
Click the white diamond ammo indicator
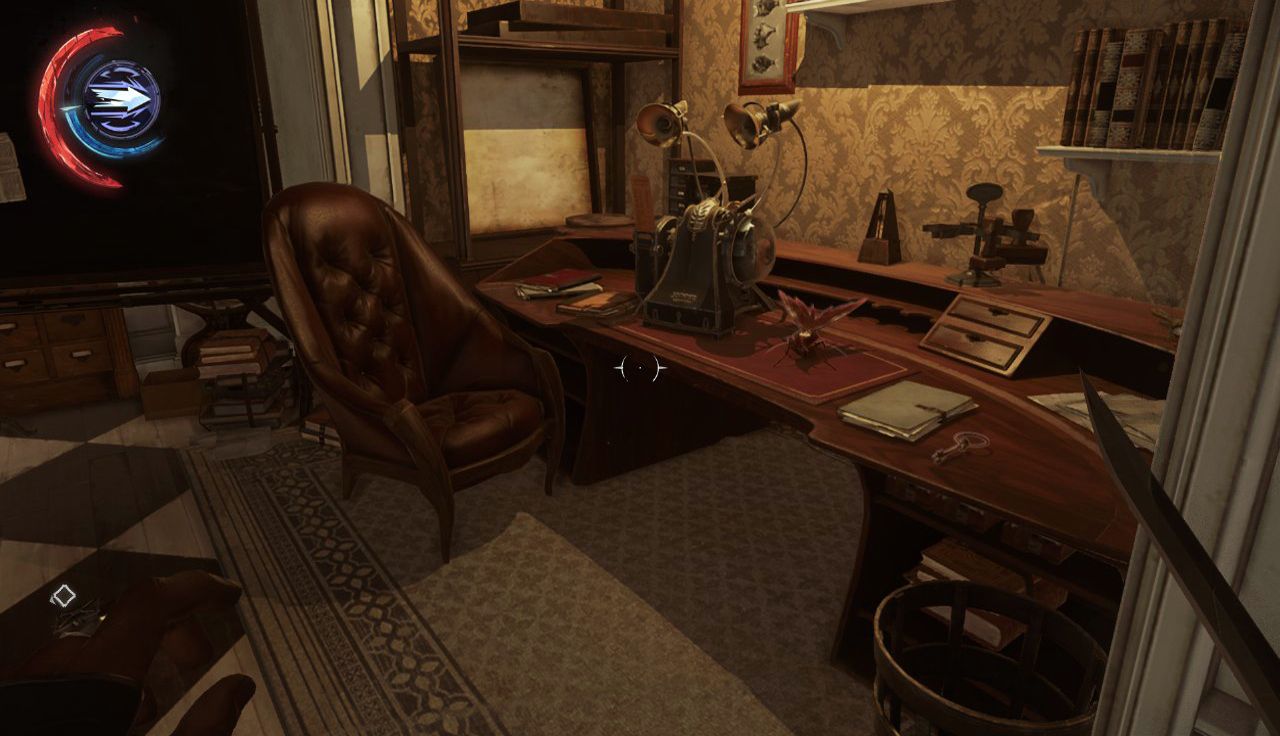point(64,595)
